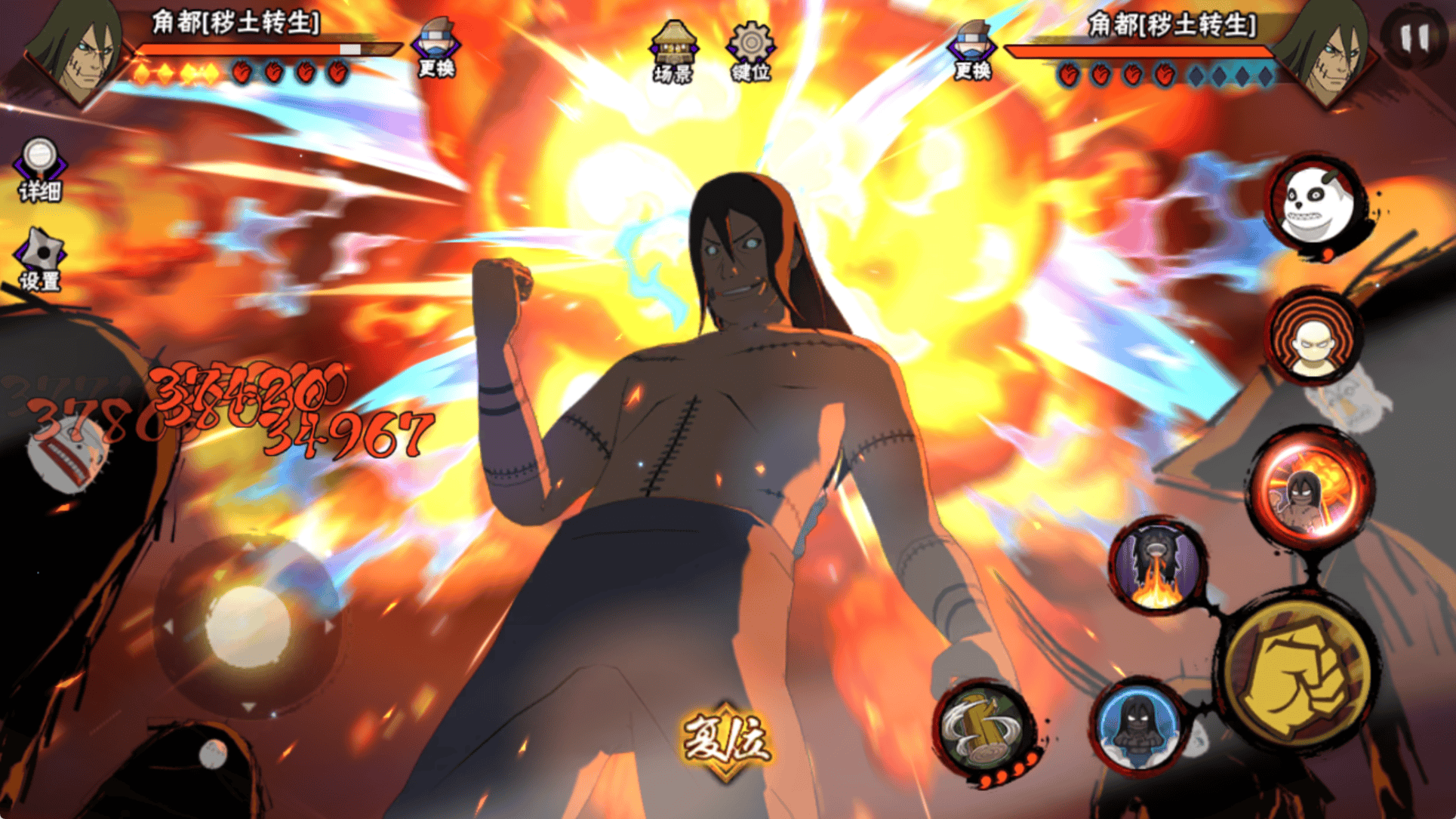Open the 详细 details panel

[39, 170]
